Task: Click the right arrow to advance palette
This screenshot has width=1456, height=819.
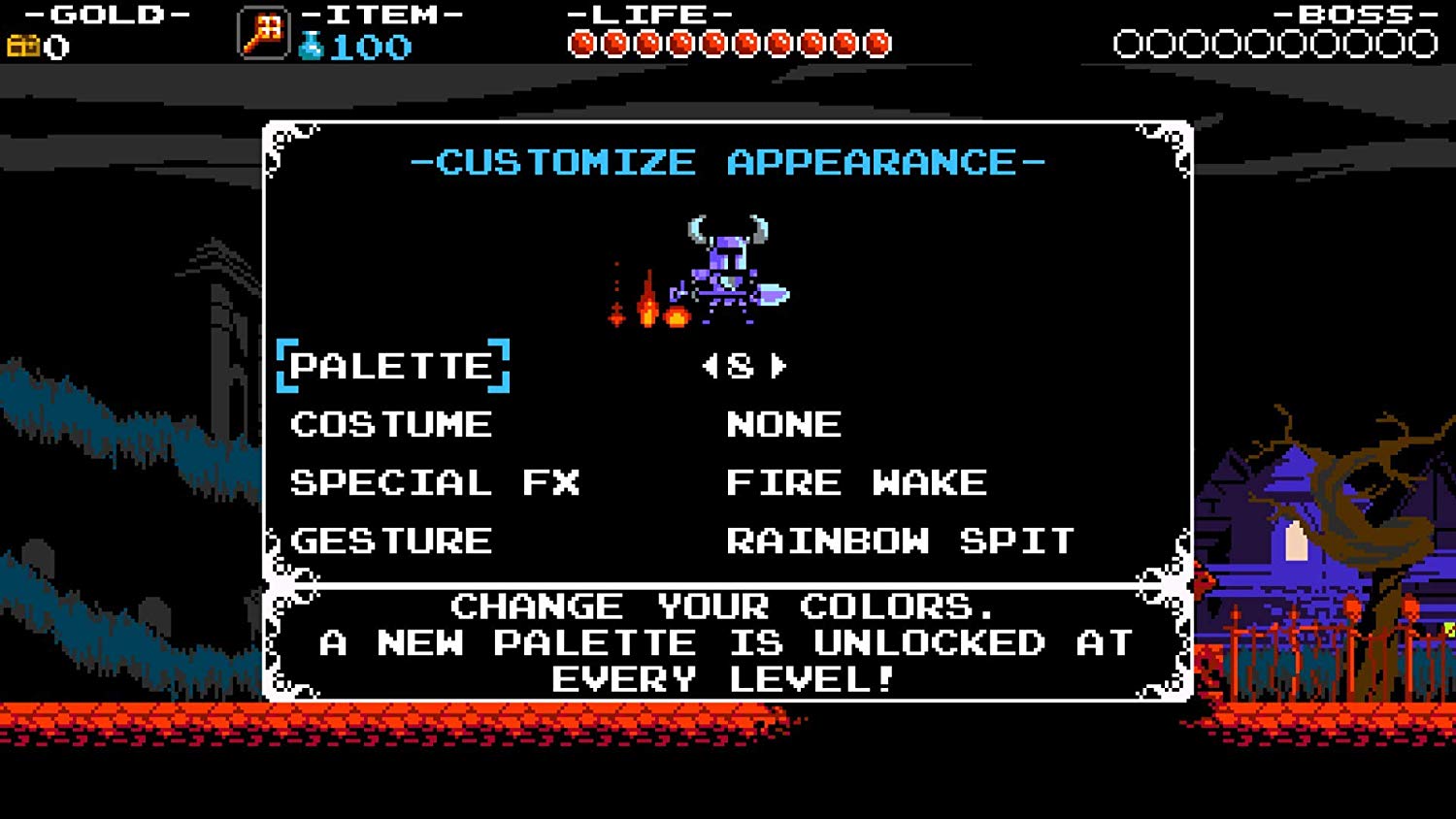Action: point(778,367)
